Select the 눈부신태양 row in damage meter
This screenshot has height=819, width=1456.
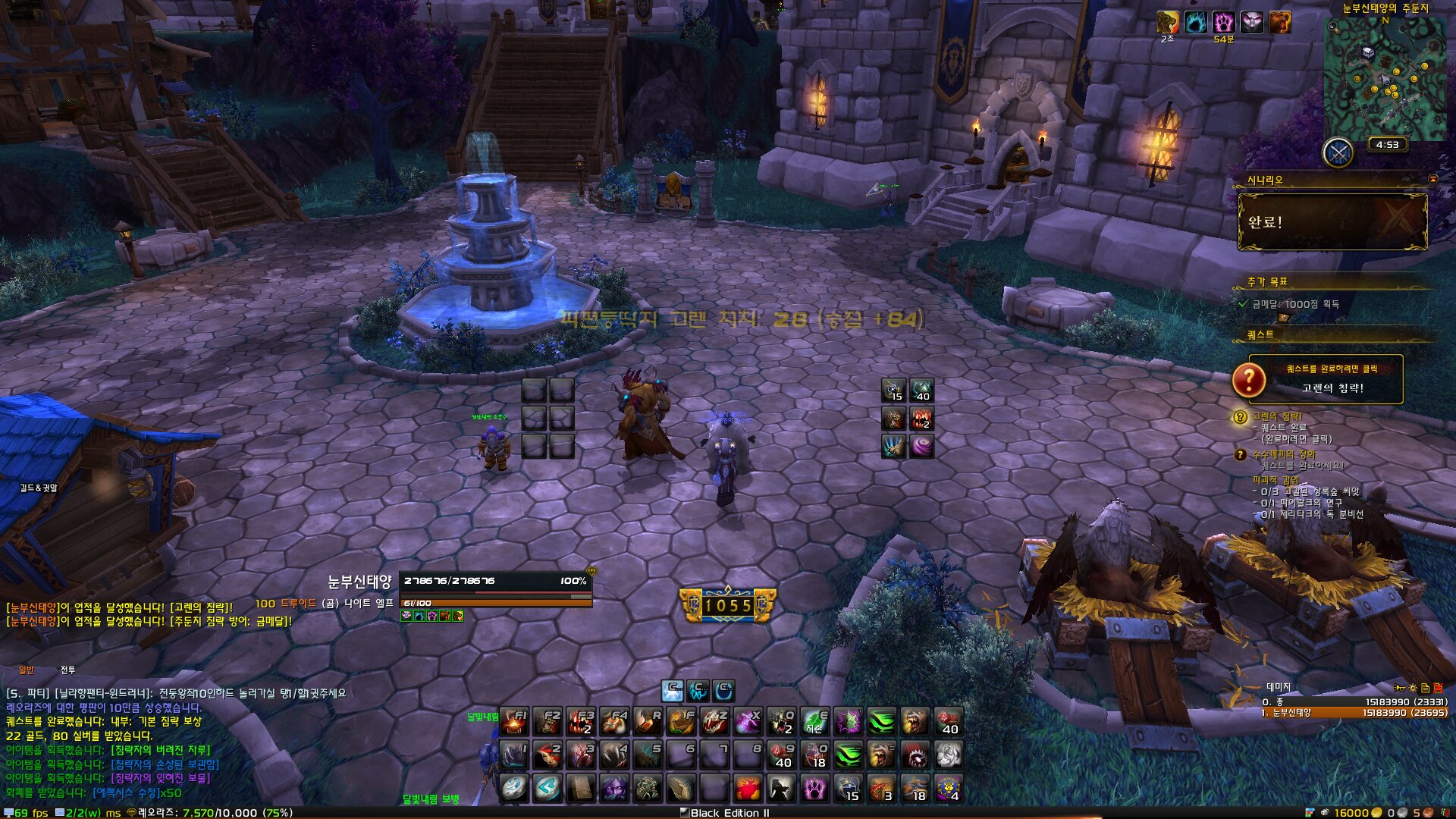tap(1354, 713)
